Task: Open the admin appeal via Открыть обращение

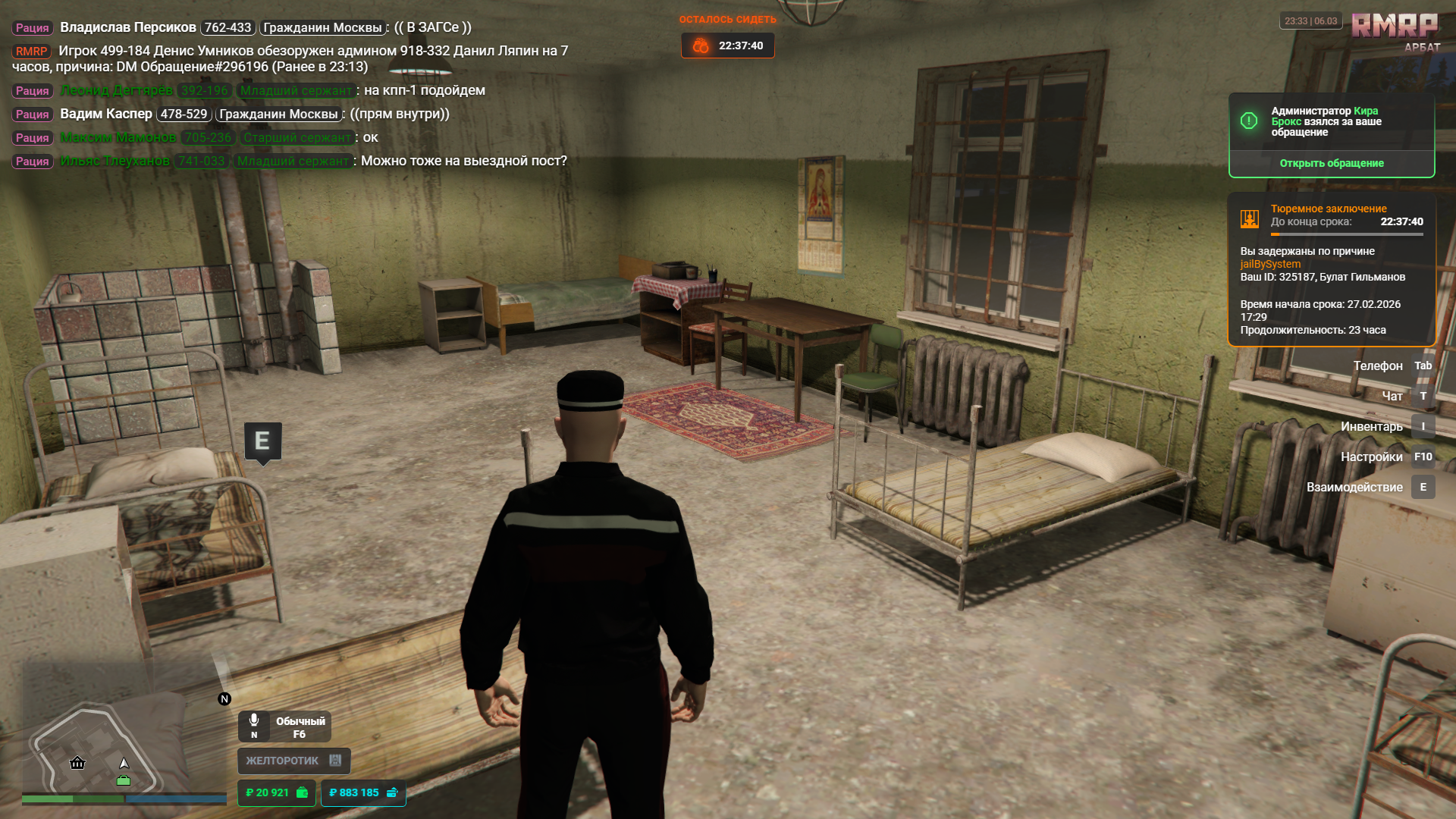Action: [x=1331, y=163]
